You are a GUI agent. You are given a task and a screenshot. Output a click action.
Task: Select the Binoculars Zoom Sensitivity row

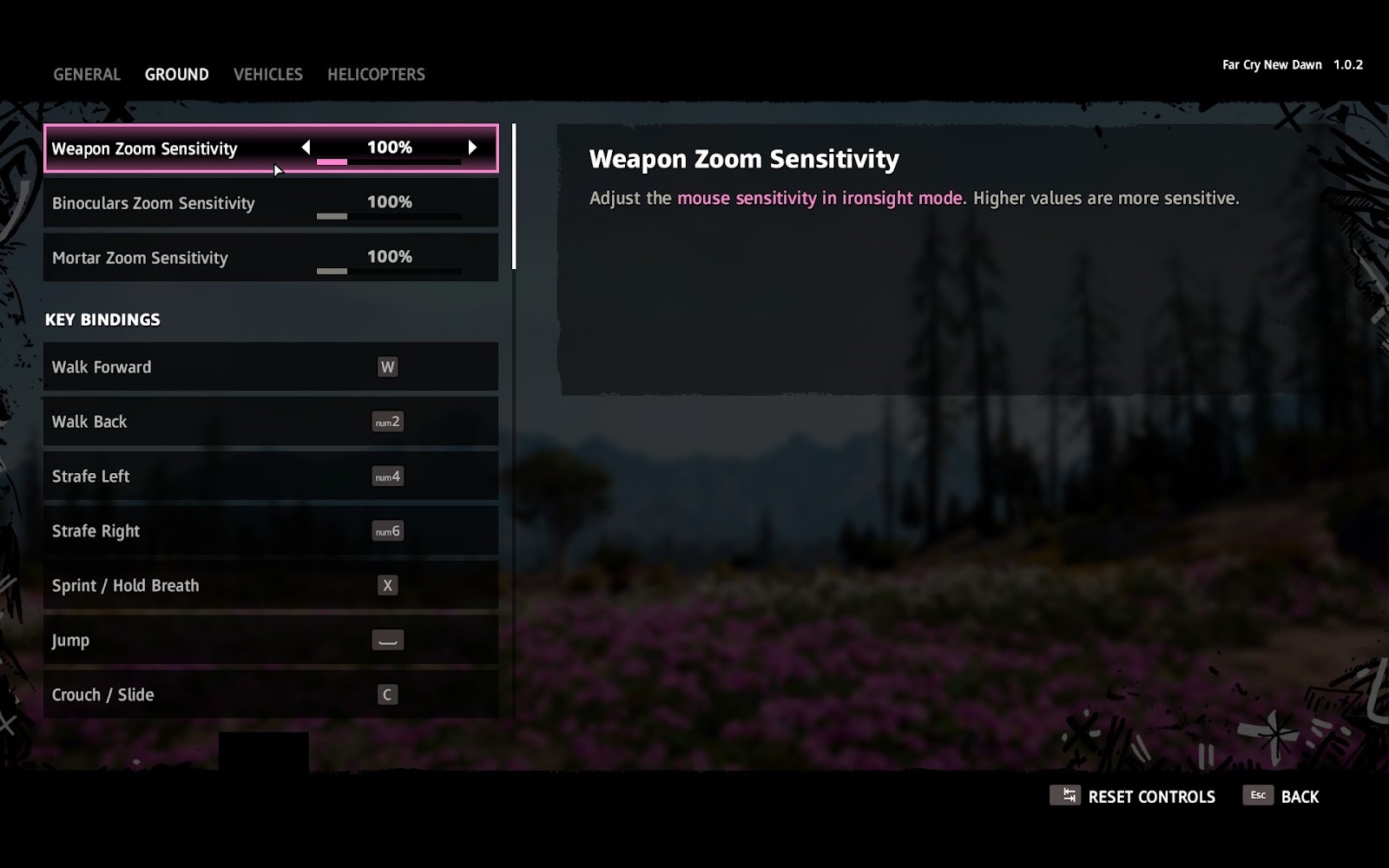(271, 203)
